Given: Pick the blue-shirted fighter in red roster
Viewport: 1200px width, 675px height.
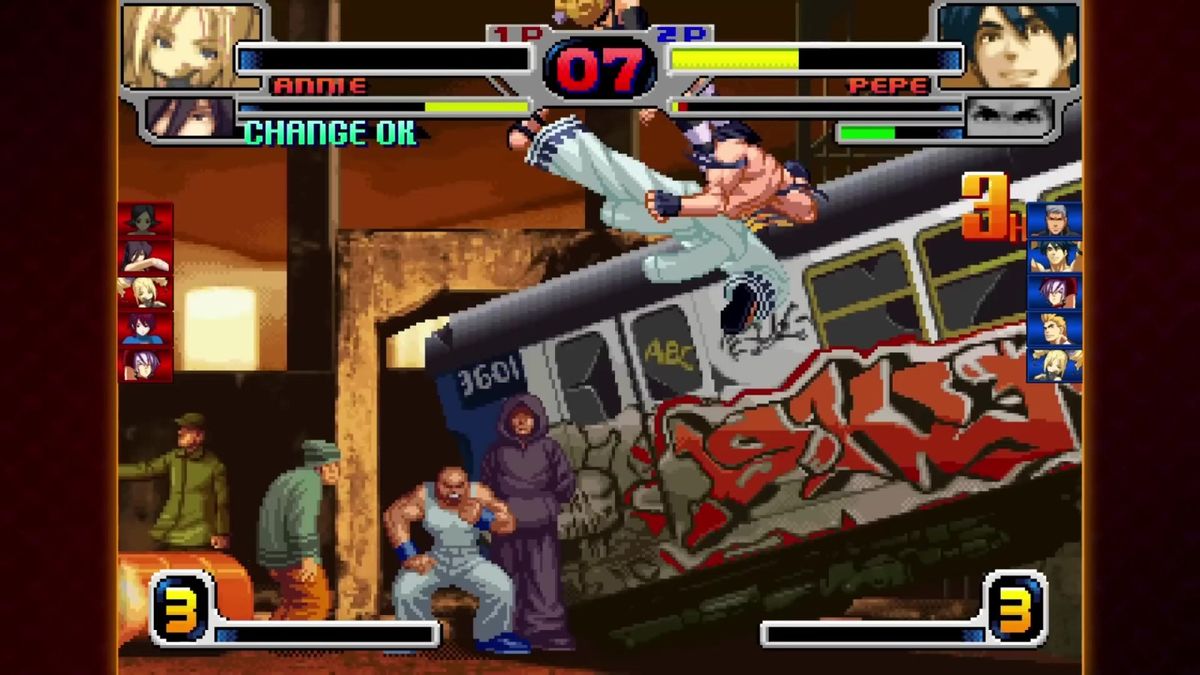Looking at the screenshot, I should (146, 328).
